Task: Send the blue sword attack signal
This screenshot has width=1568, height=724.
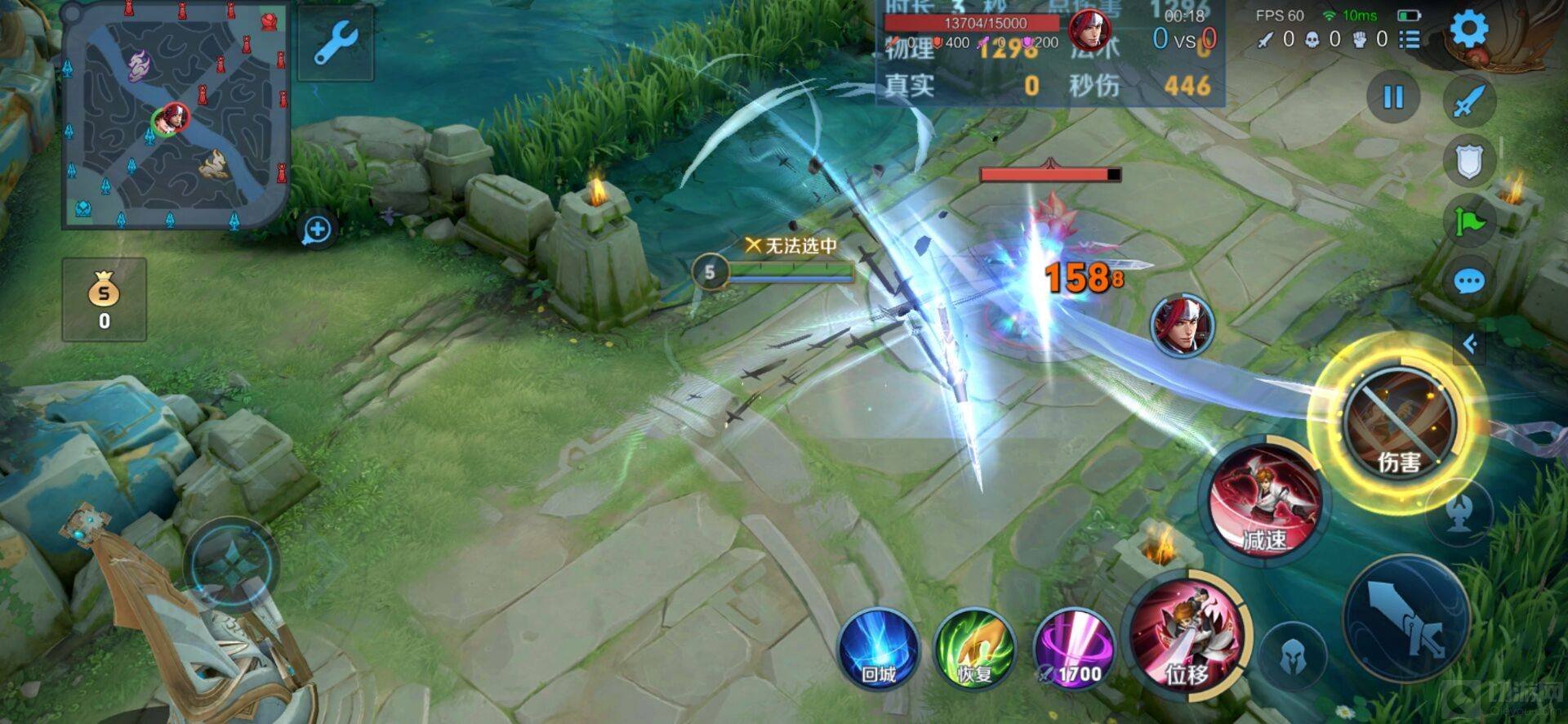Action: 1469,101
